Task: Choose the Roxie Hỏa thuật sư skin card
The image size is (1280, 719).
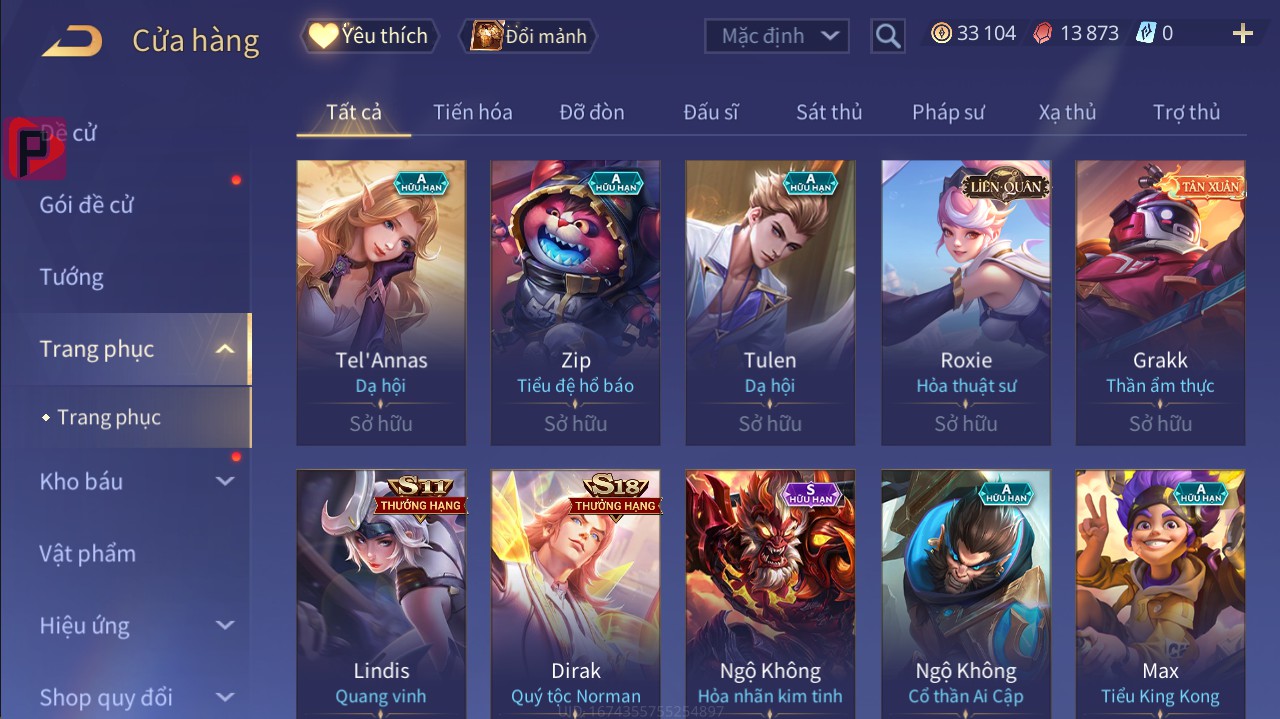Action: click(x=966, y=300)
